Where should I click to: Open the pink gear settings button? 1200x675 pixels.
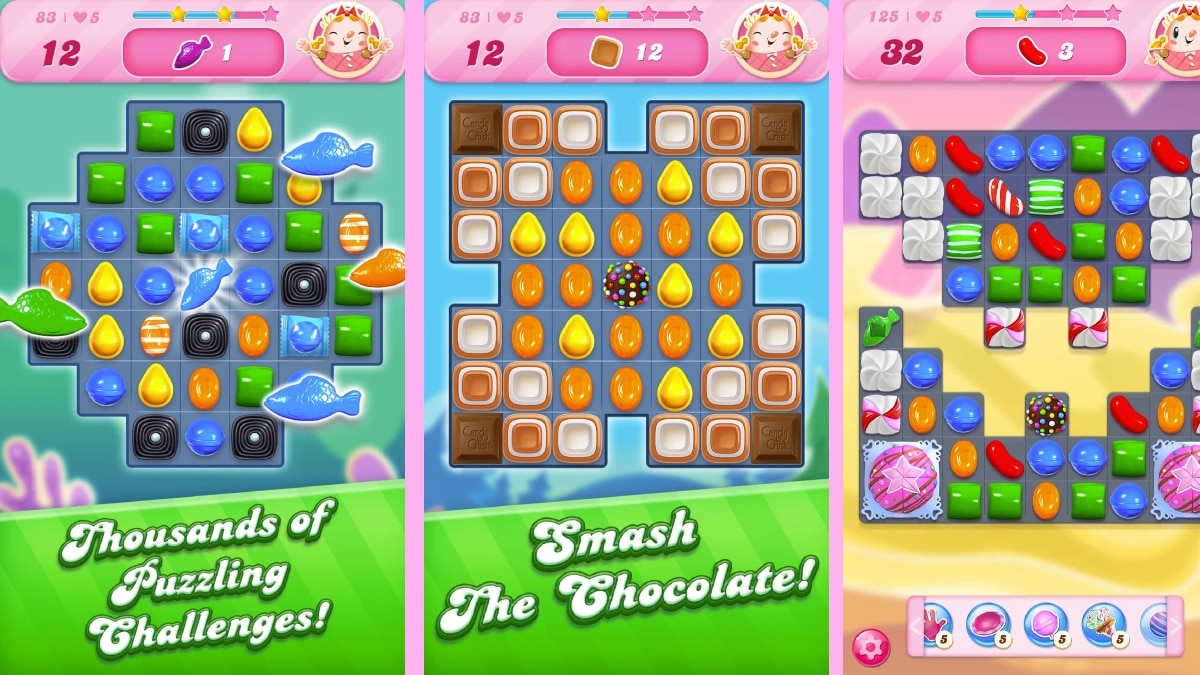pyautogui.click(x=870, y=648)
